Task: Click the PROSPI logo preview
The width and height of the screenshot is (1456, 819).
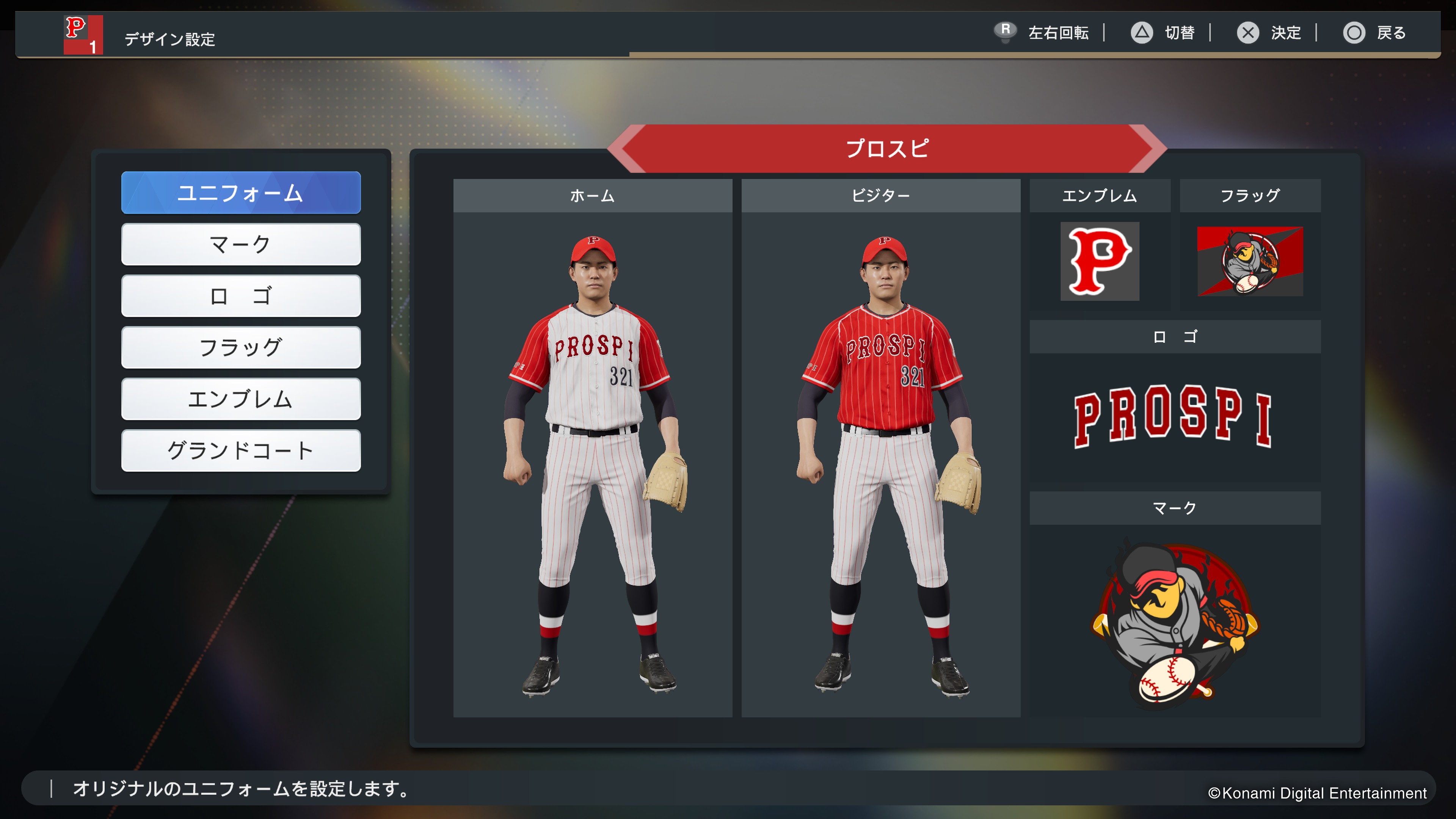Action: pos(1174,417)
